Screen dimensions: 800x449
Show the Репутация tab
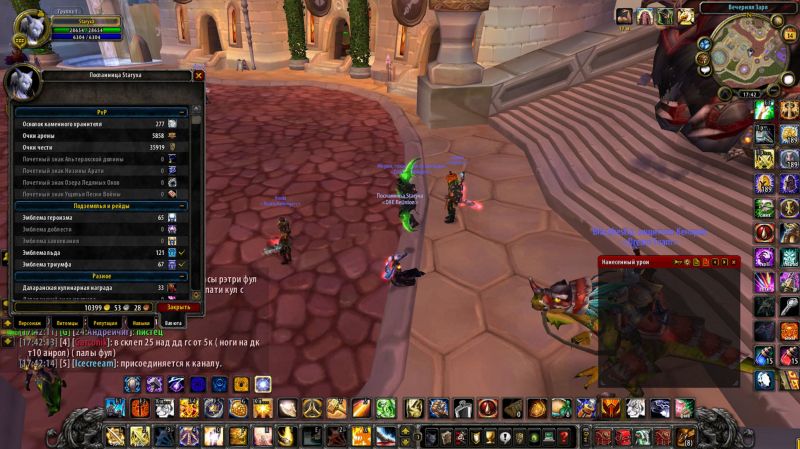[105, 323]
